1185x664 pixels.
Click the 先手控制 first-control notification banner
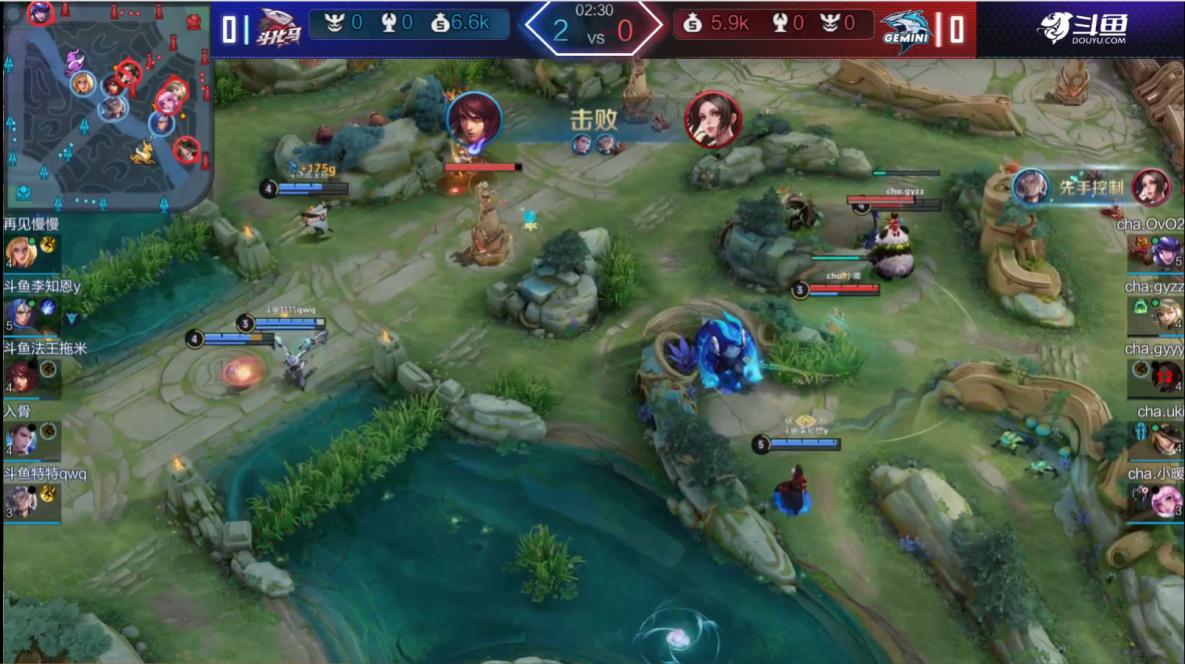pos(1090,186)
